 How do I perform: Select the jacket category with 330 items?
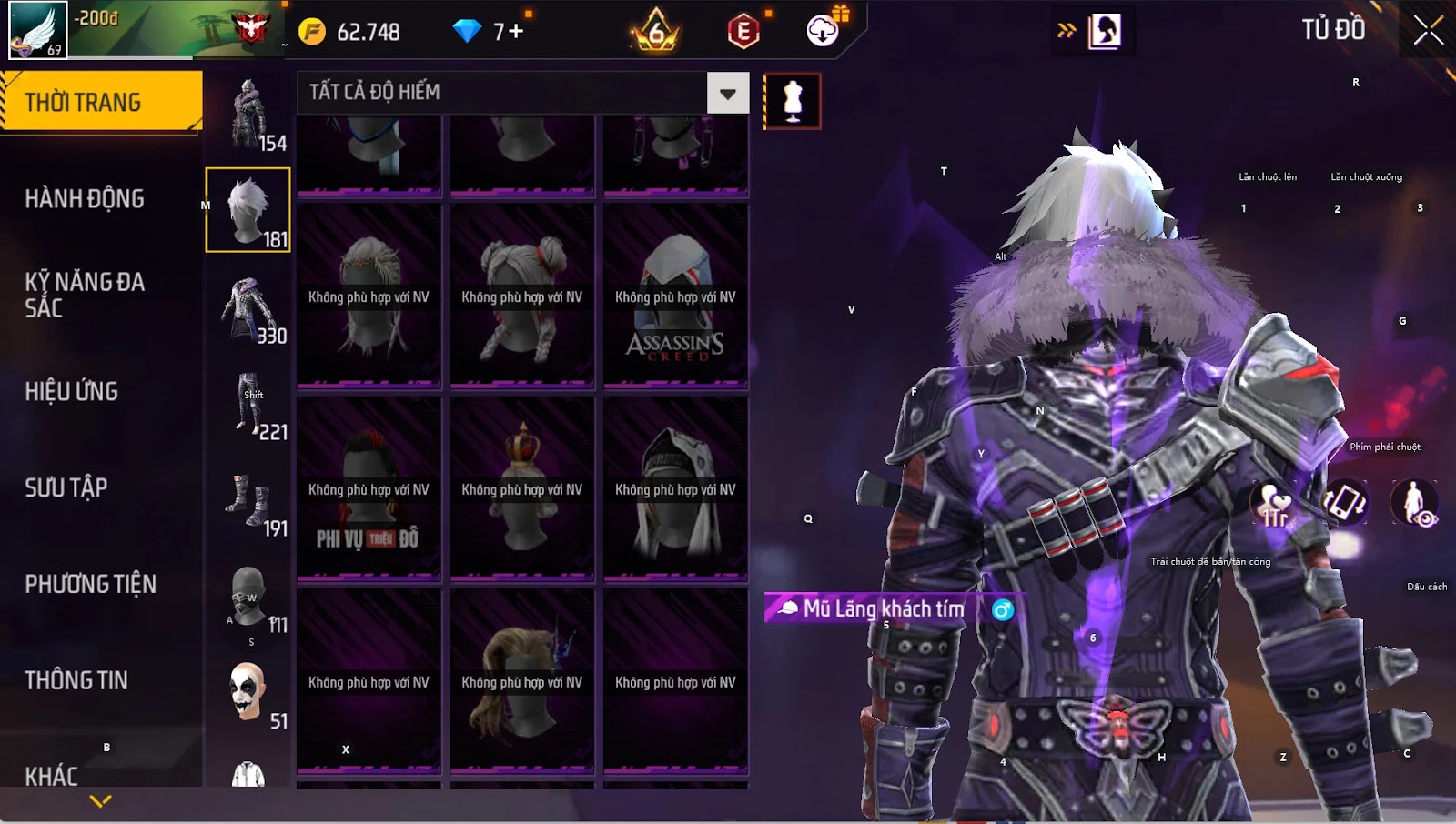tap(248, 309)
